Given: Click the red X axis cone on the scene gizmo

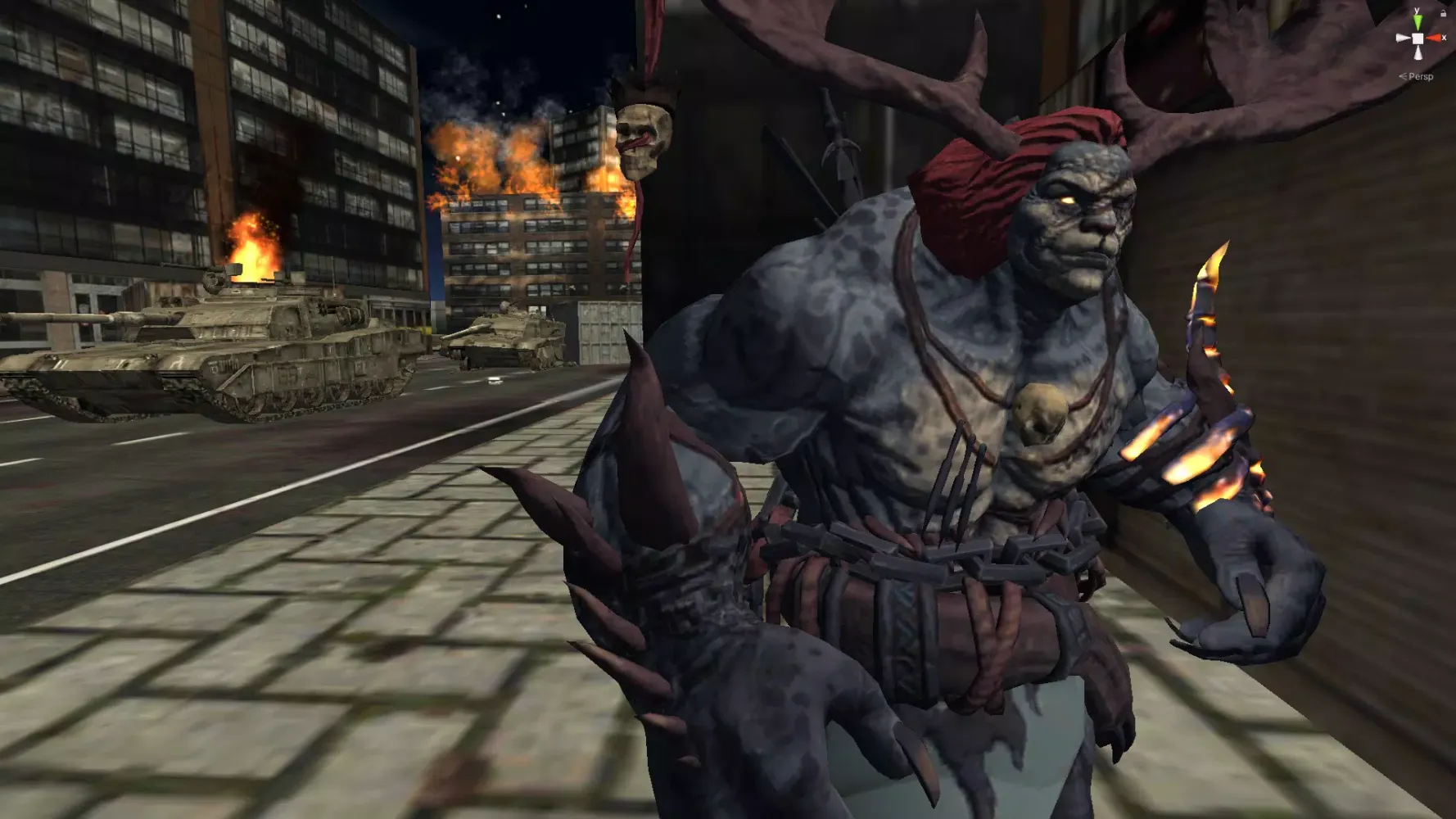Looking at the screenshot, I should coord(1433,38).
